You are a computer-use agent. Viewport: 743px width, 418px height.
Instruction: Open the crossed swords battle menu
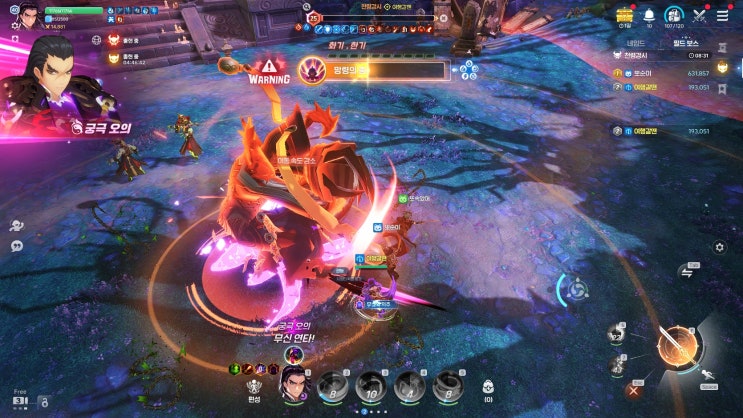[699, 15]
